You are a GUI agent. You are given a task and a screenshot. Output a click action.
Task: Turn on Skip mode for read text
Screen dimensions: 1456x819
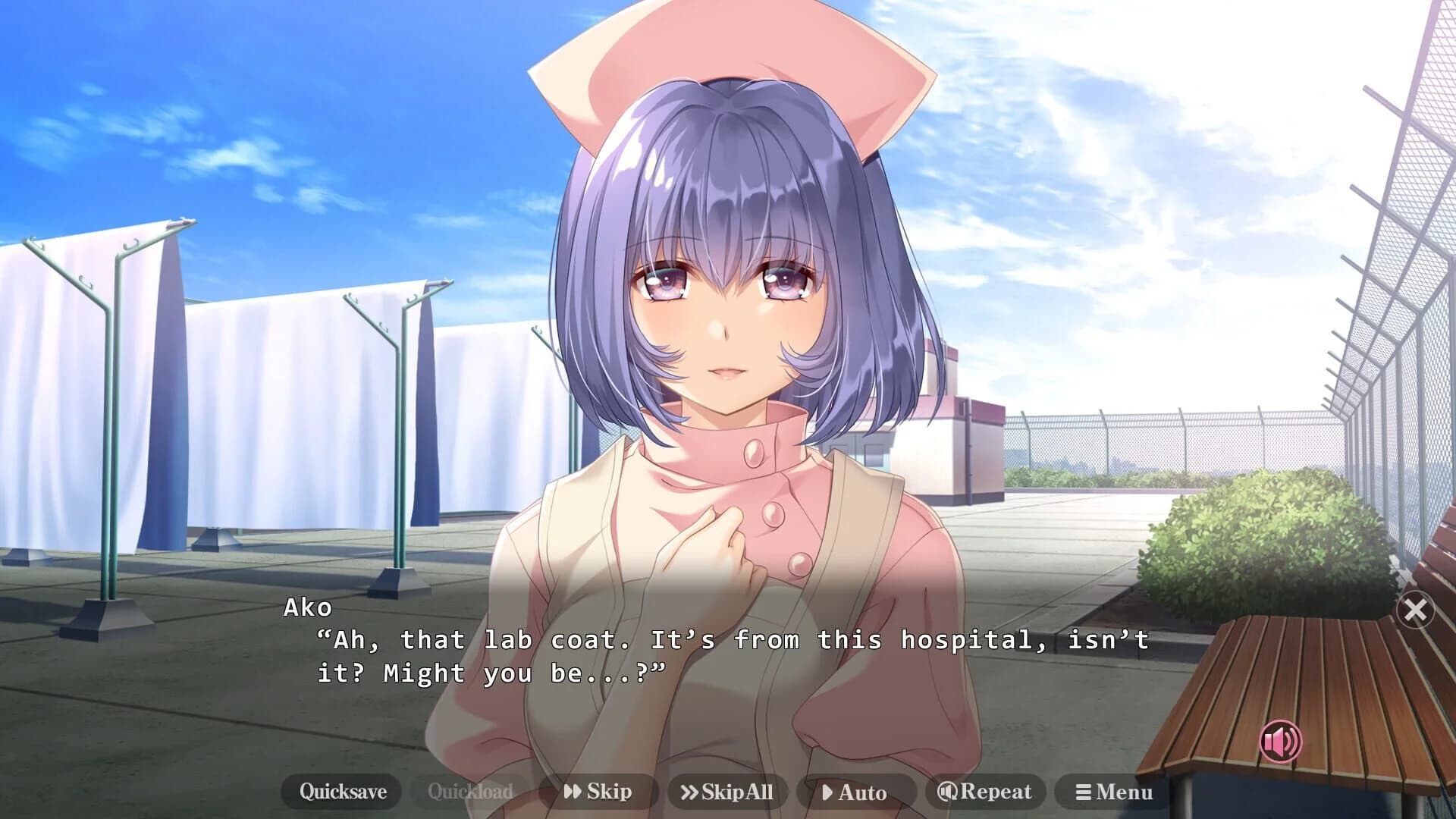point(599,791)
